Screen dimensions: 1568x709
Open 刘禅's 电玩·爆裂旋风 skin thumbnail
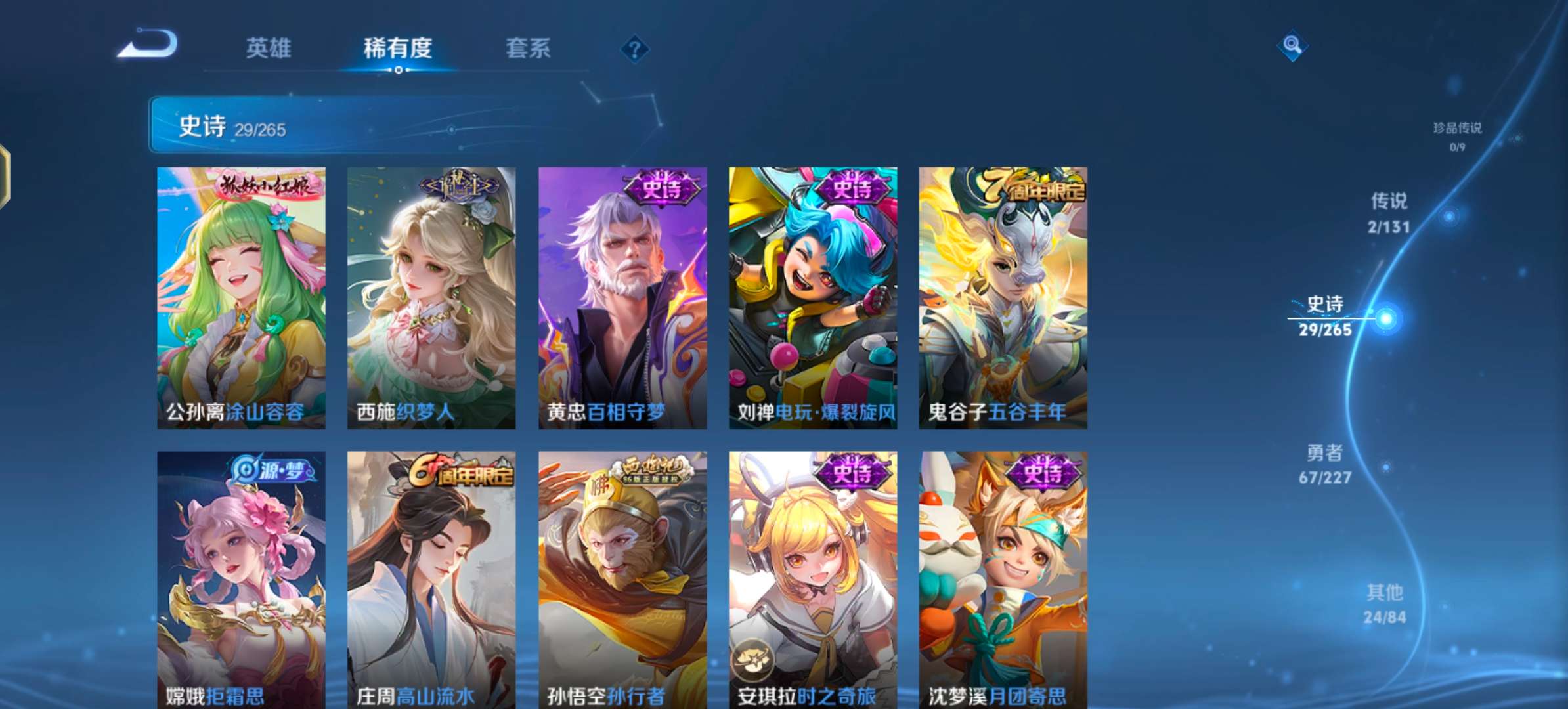812,295
